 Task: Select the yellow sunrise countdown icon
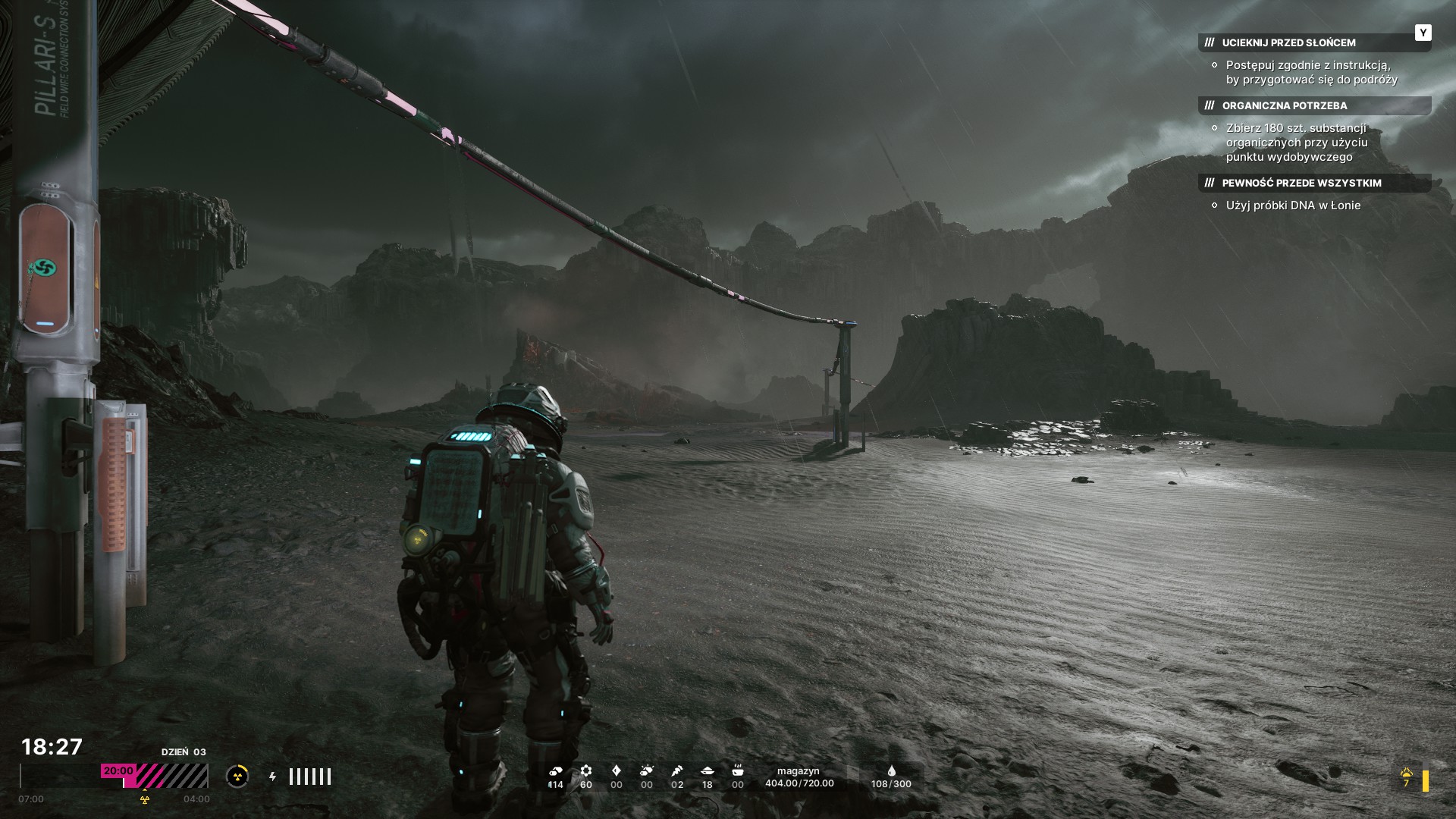point(1407,774)
